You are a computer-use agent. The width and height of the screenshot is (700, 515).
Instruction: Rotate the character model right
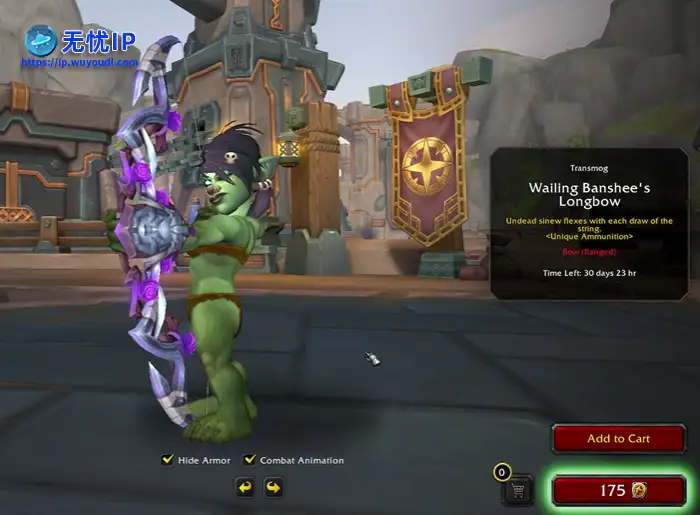coord(273,487)
